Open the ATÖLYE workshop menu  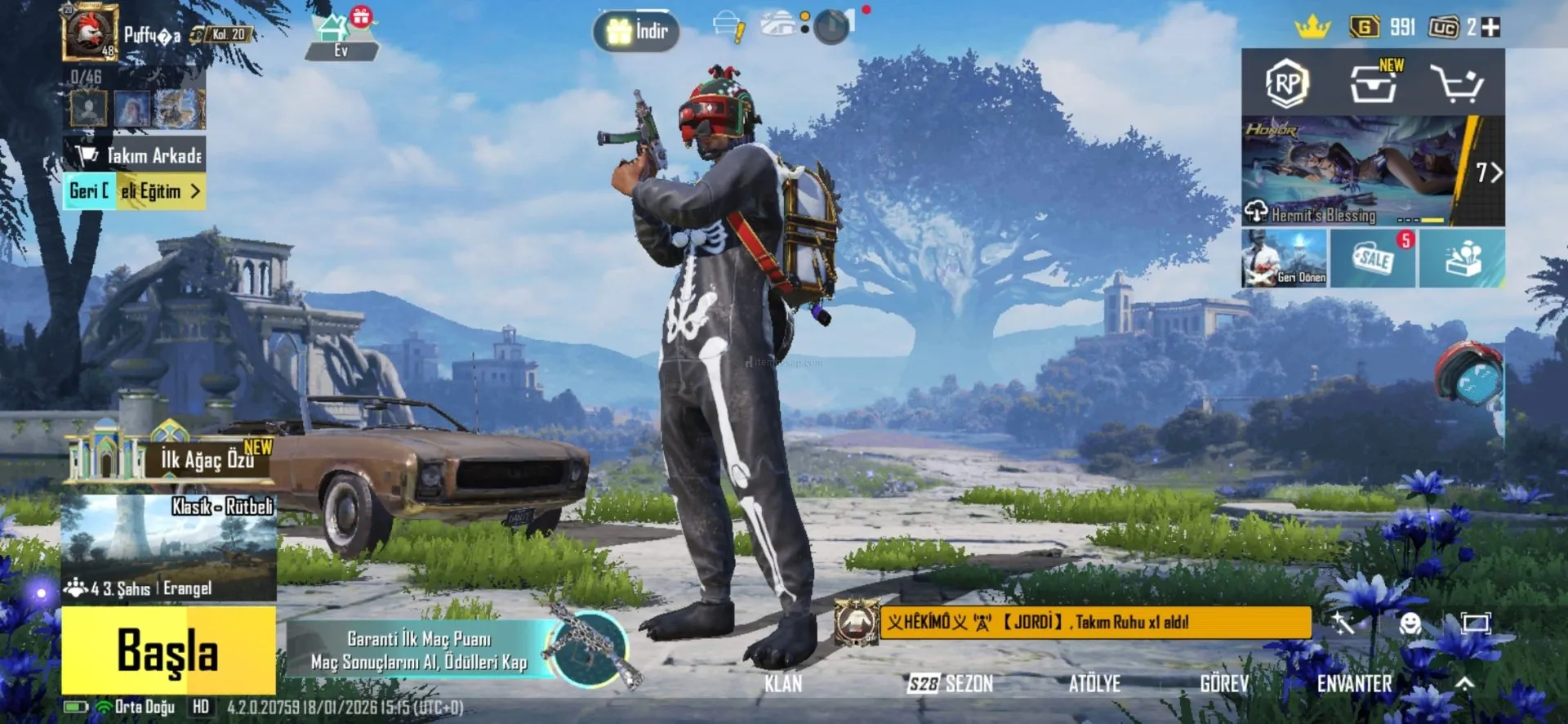(1094, 683)
